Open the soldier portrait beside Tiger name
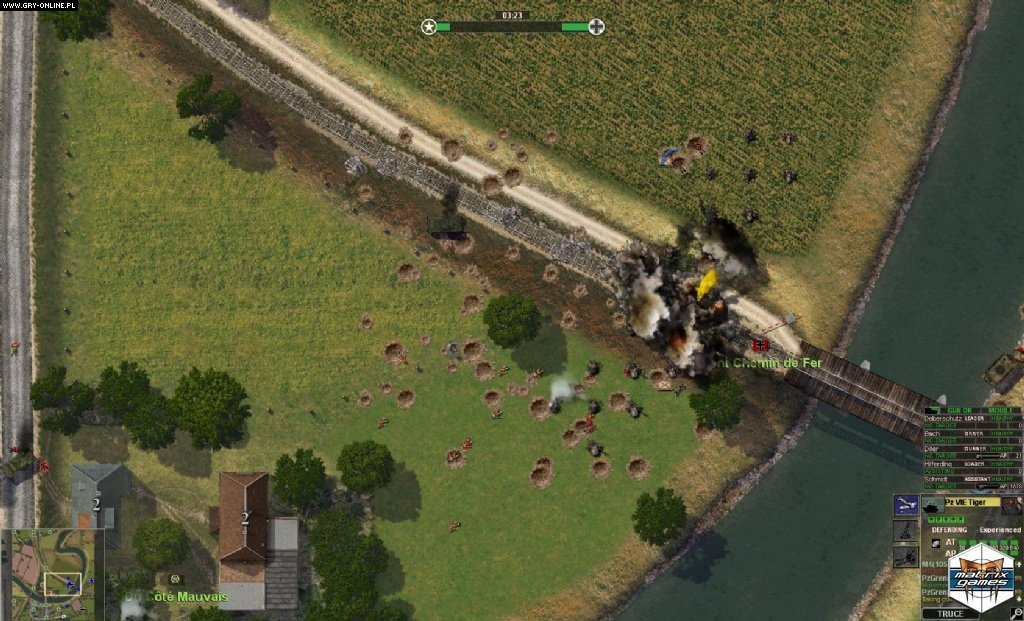This screenshot has height=621, width=1024. pyautogui.click(x=1011, y=505)
